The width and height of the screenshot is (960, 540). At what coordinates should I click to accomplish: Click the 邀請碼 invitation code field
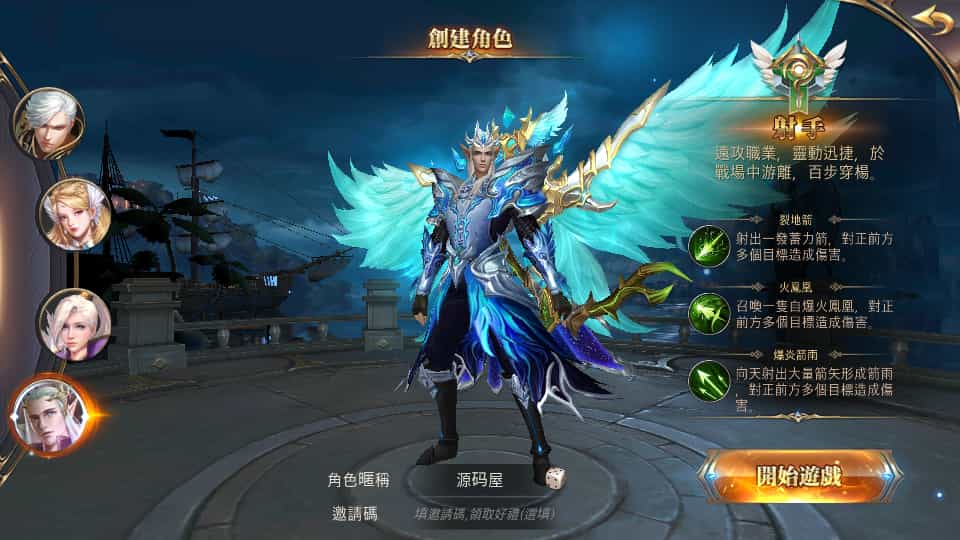pyautogui.click(x=485, y=514)
